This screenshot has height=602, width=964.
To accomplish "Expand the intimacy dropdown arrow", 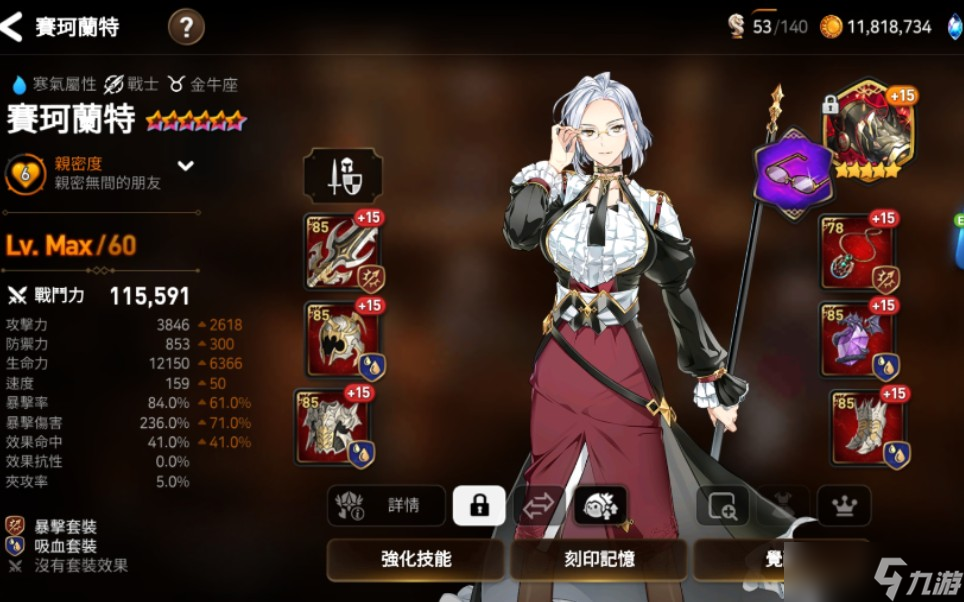I will click(x=186, y=166).
